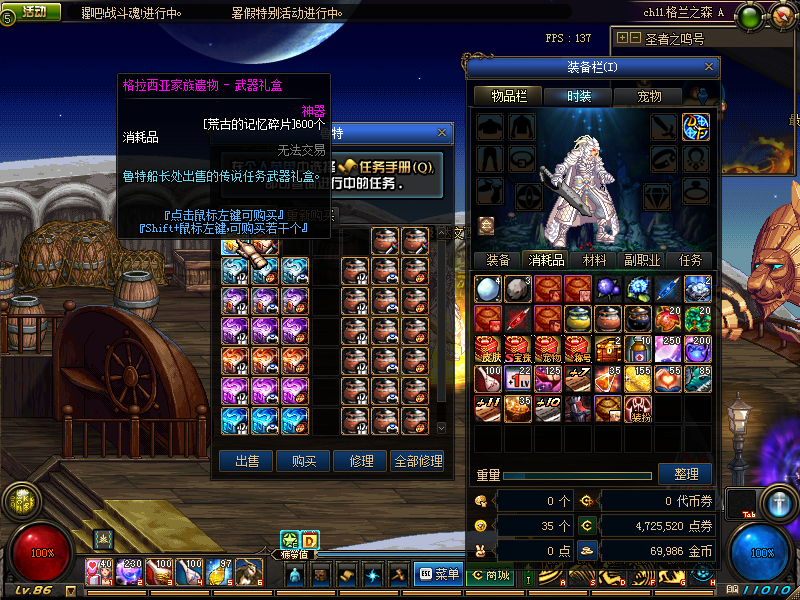Viewport: 800px width, 600px height.
Task: Open the 商城 cash shop
Action: click(491, 574)
